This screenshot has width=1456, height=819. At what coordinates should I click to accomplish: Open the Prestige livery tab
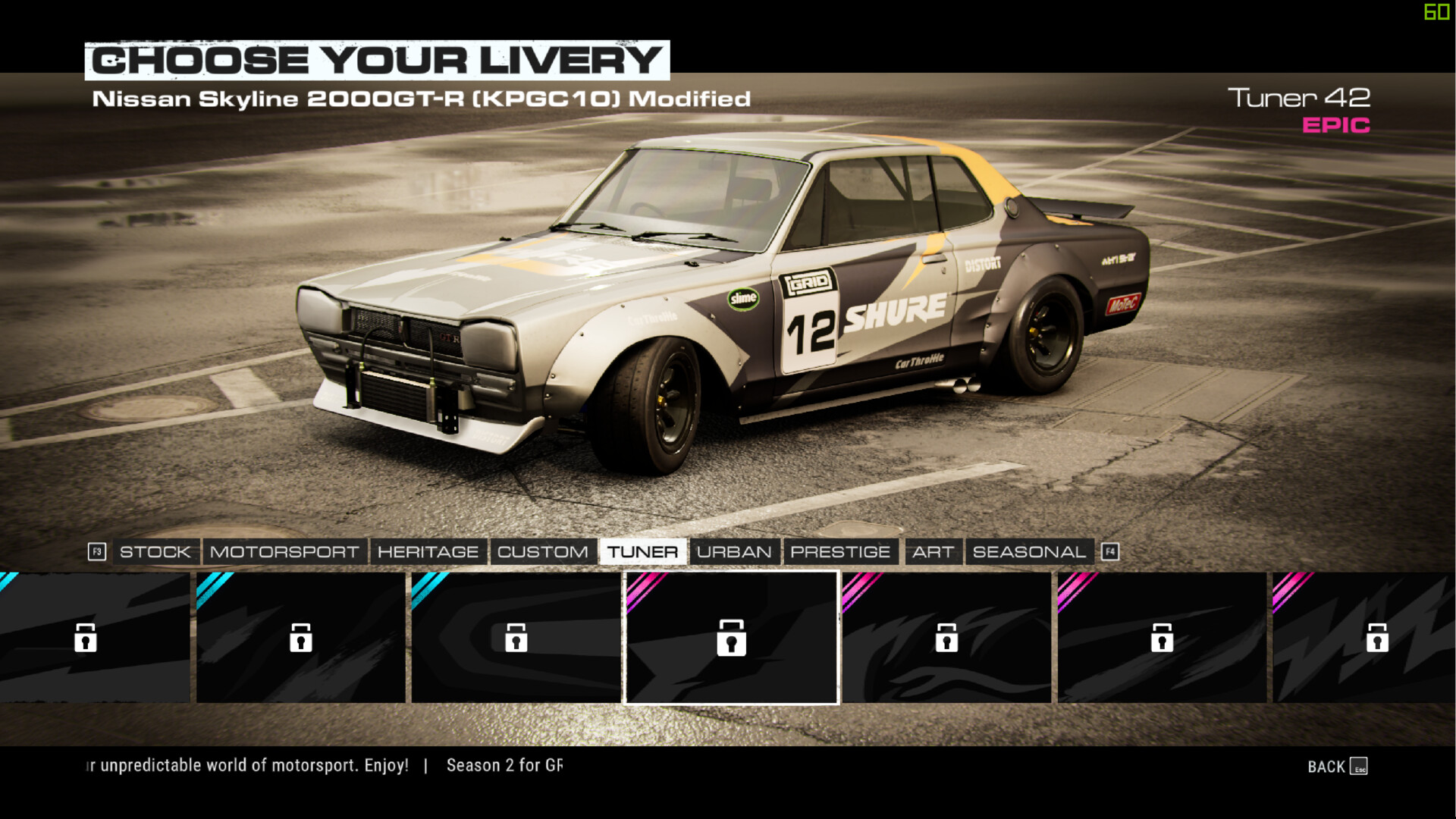tap(840, 552)
